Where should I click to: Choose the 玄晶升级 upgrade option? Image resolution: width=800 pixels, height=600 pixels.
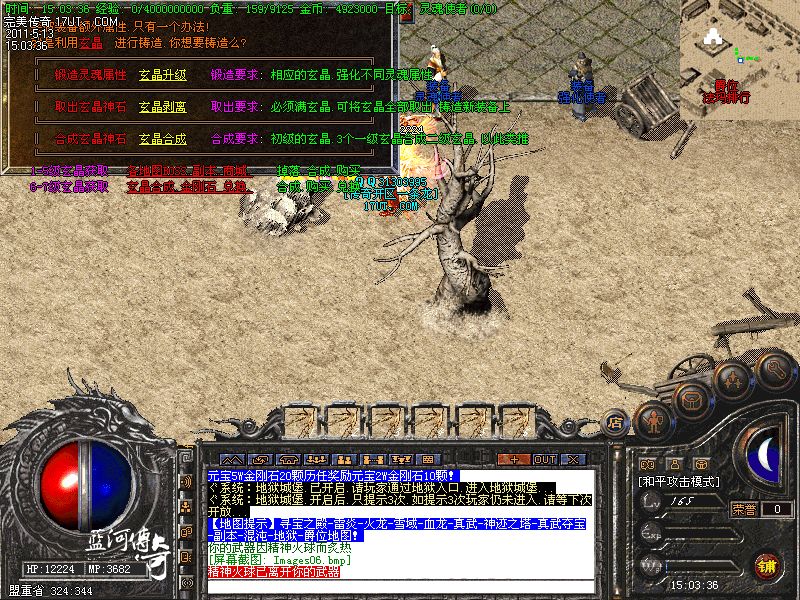[x=163, y=75]
